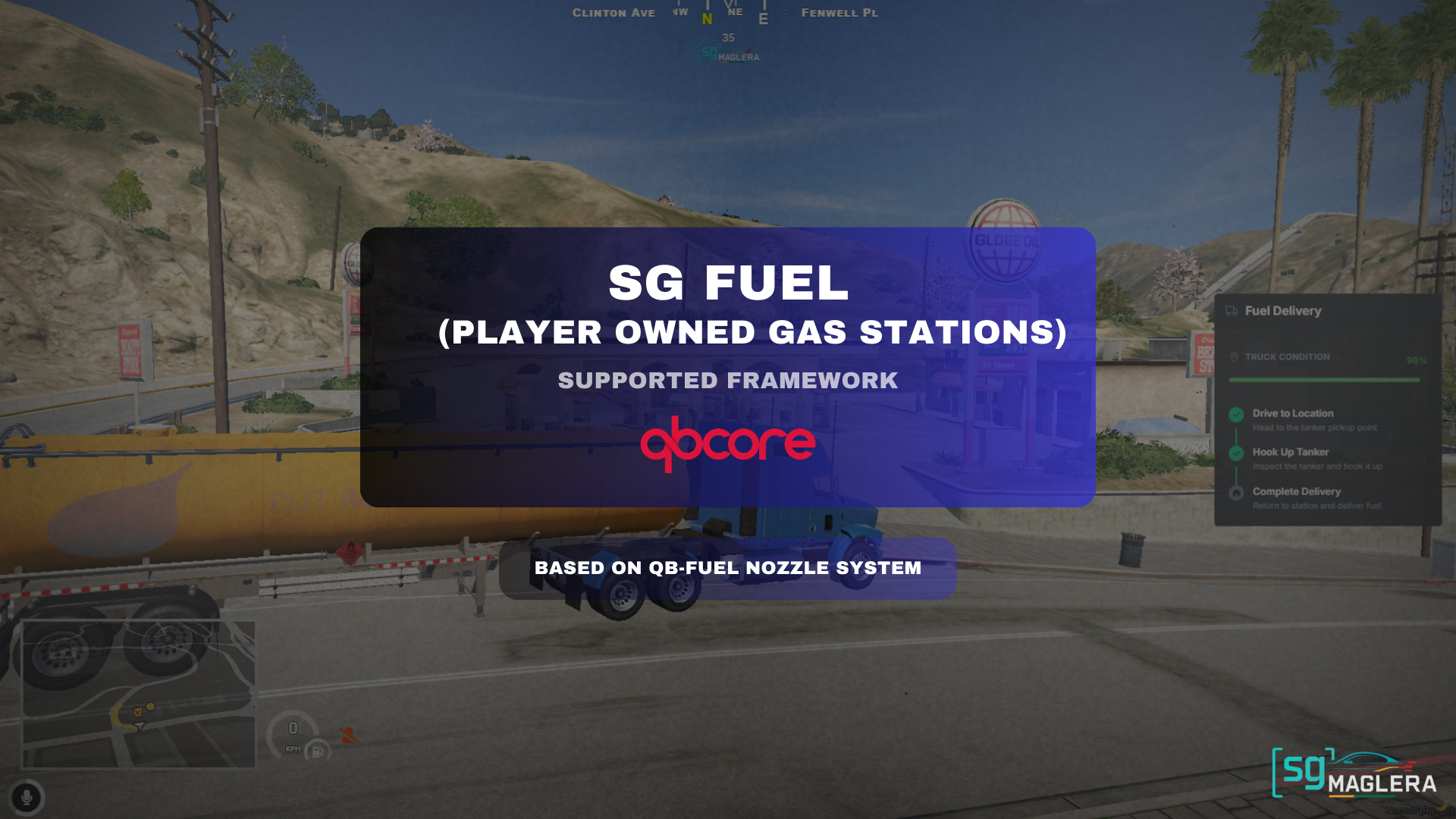Toggle the microphone voice icon

[27, 798]
